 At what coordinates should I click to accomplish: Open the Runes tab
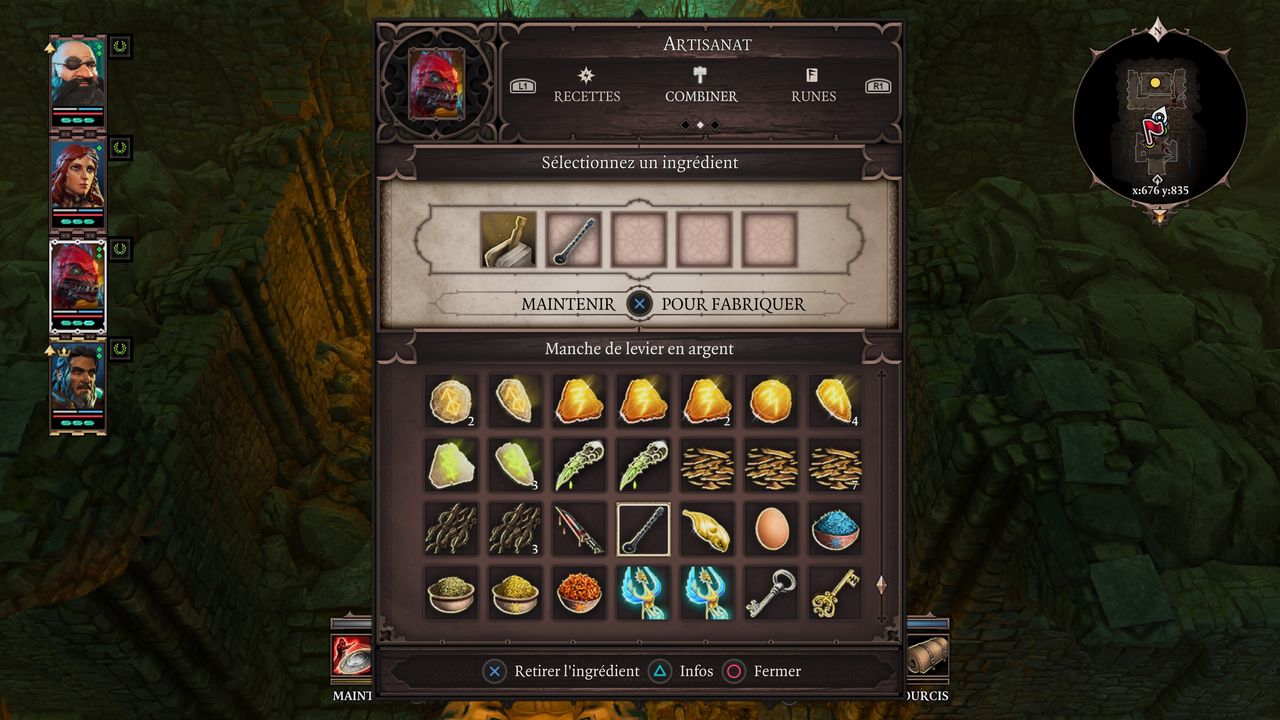(812, 86)
